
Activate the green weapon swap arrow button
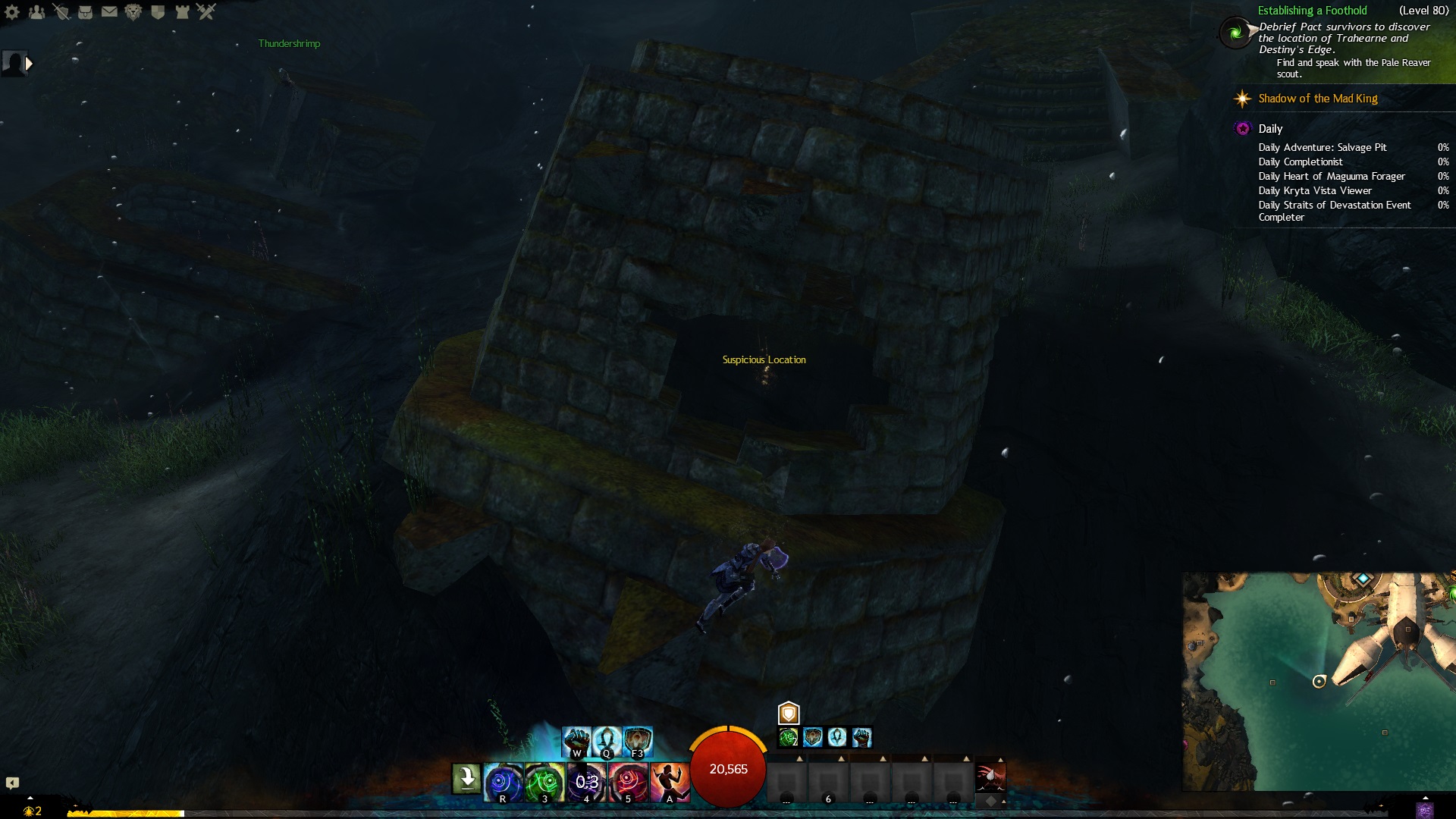466,779
